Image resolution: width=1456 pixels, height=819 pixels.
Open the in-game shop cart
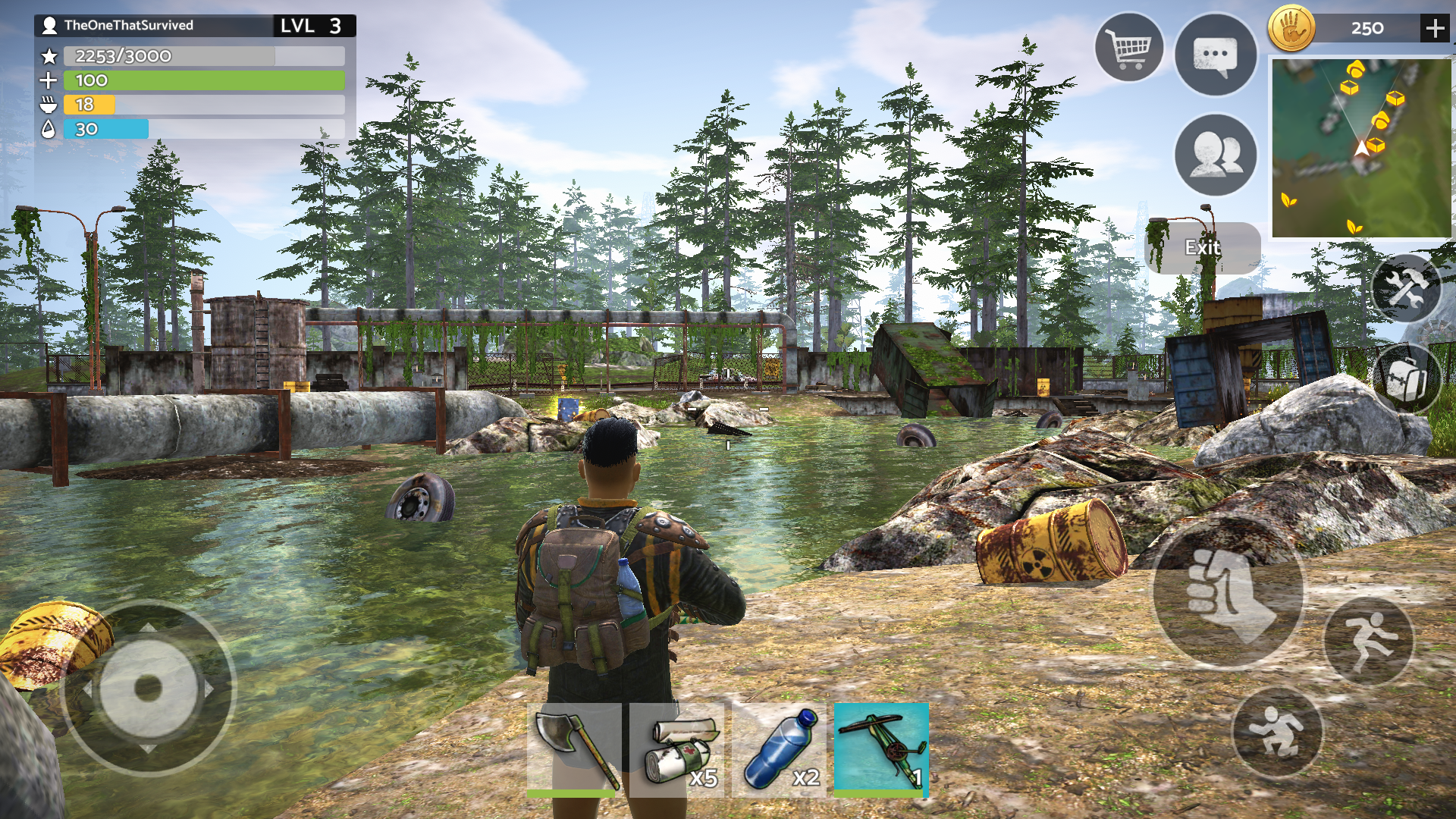point(1129,47)
